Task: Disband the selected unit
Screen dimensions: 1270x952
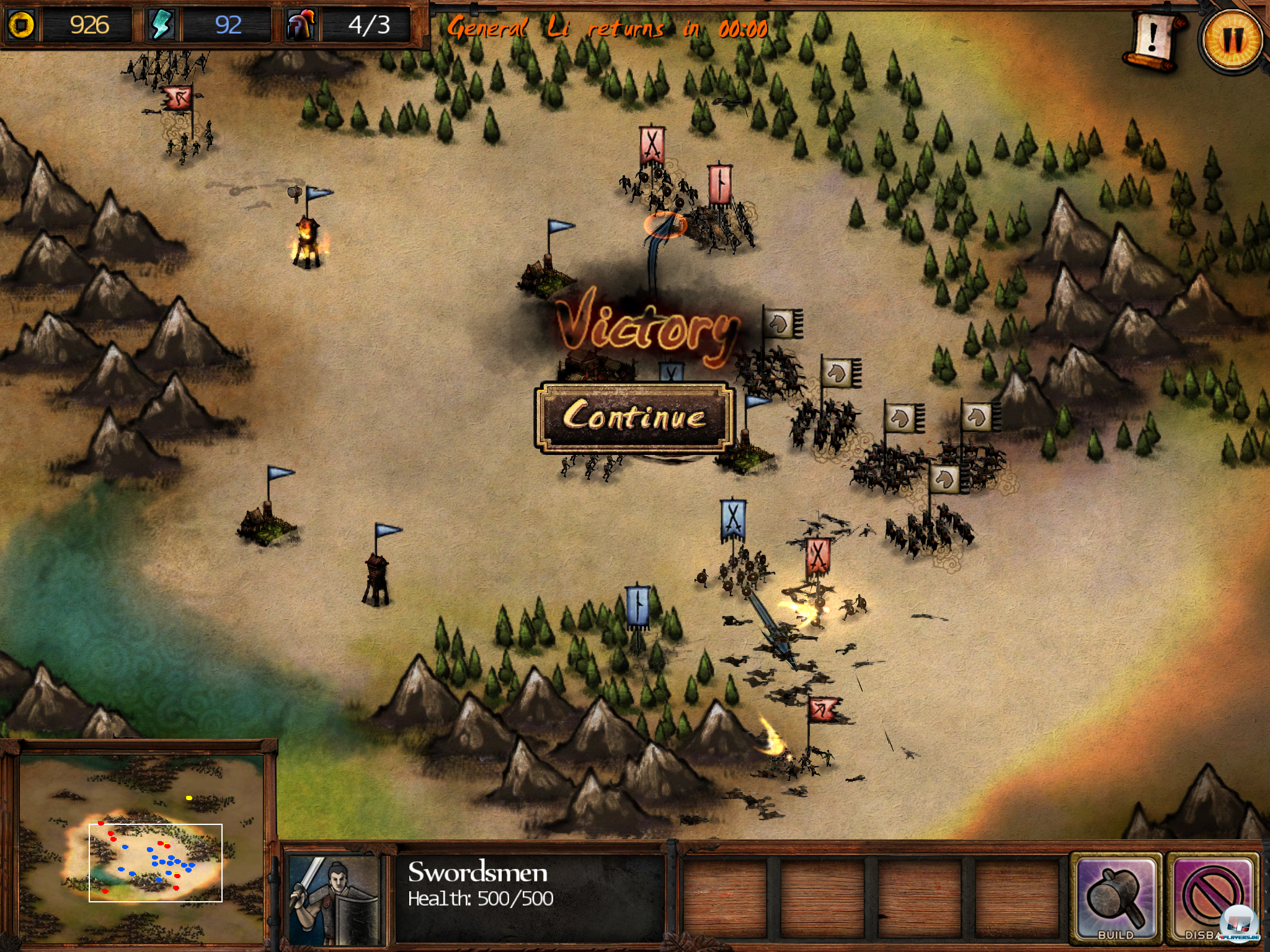Action: click(1212, 897)
